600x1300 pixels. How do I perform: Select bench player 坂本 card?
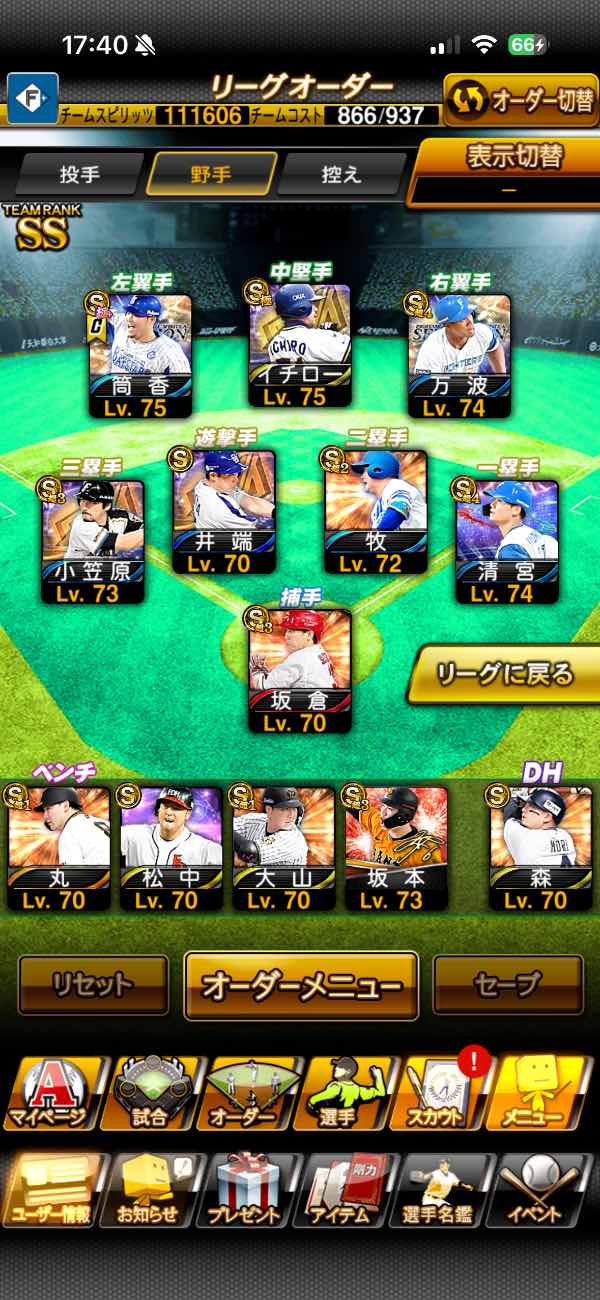click(x=397, y=846)
